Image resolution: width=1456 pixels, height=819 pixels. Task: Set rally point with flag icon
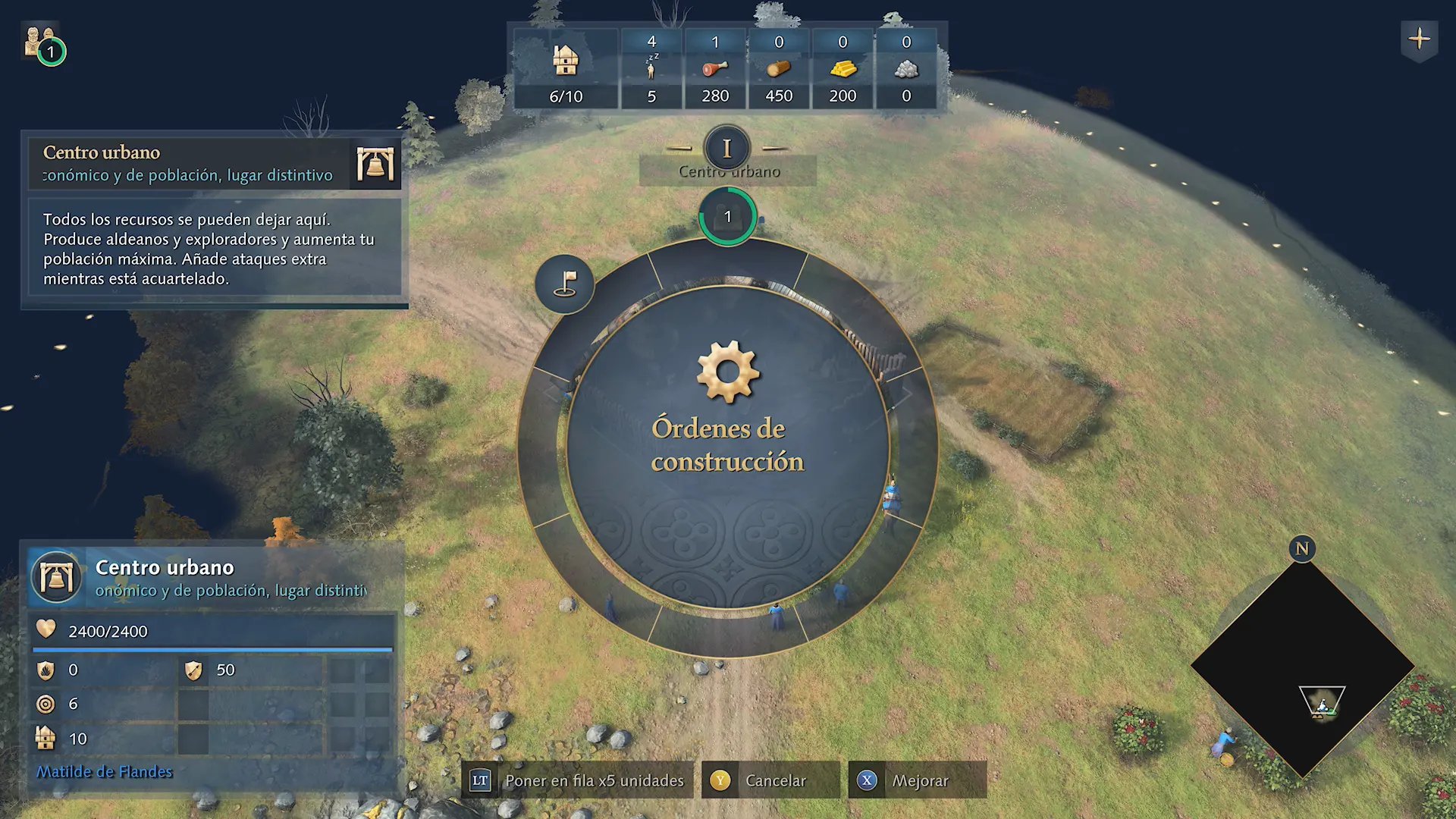[565, 284]
